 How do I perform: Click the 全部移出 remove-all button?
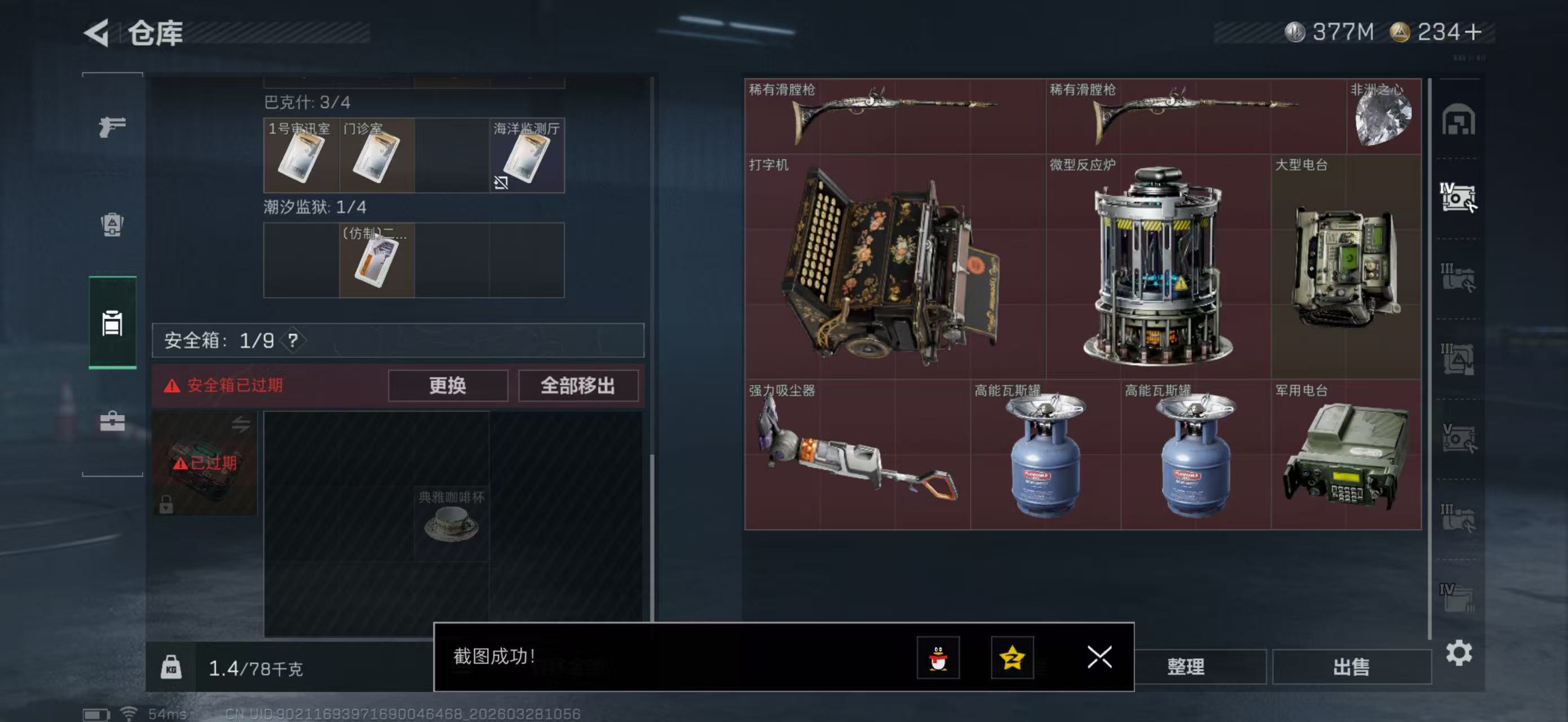click(578, 385)
